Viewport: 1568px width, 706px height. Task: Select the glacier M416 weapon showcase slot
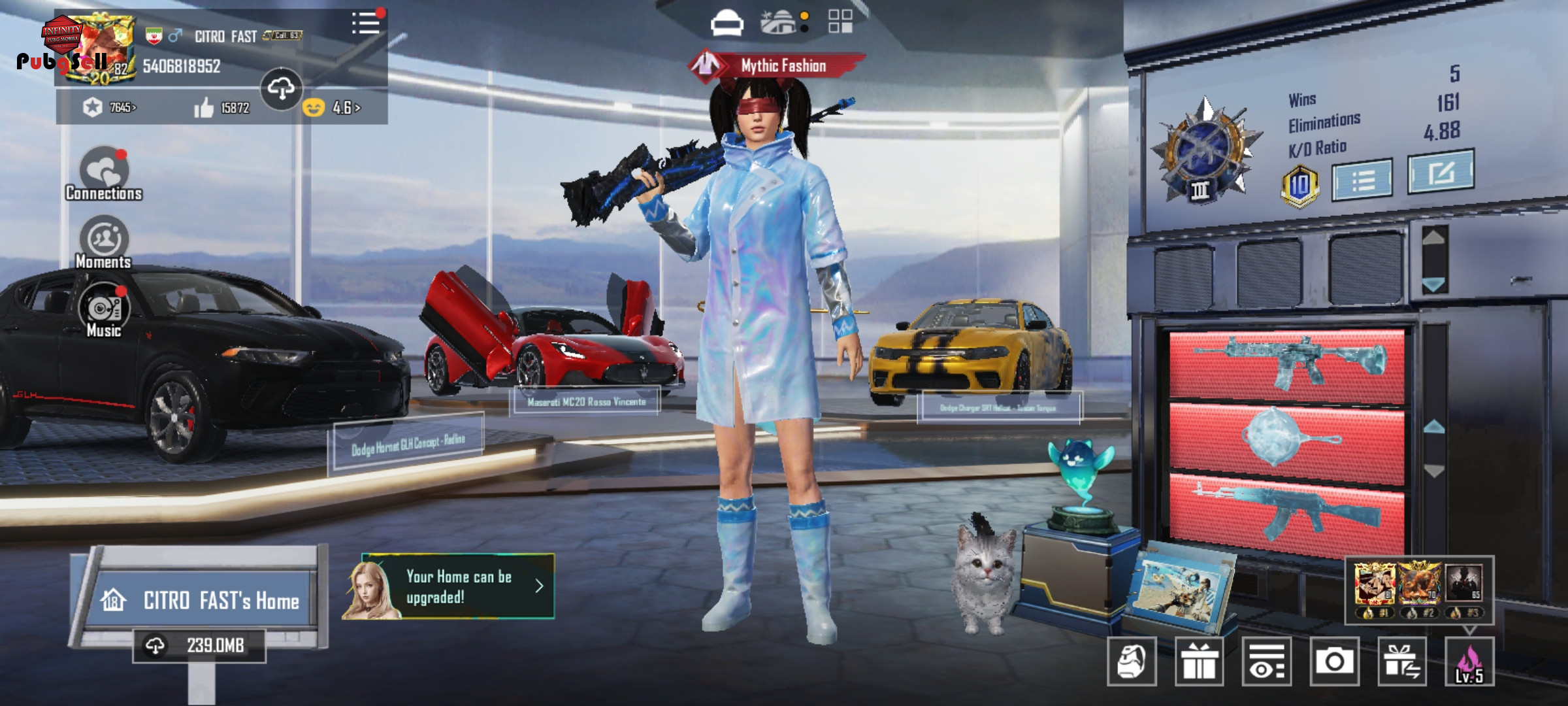tap(1286, 363)
